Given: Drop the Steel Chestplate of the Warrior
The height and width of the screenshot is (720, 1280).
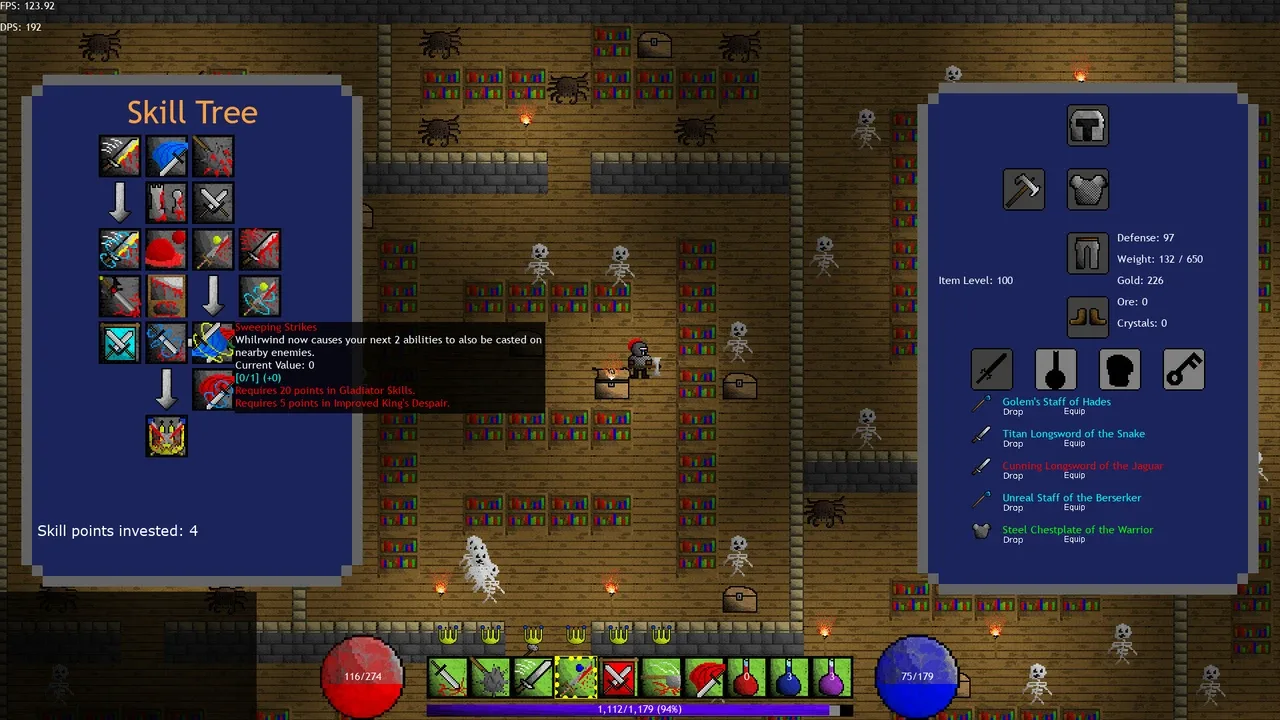Looking at the screenshot, I should click(x=1012, y=540).
